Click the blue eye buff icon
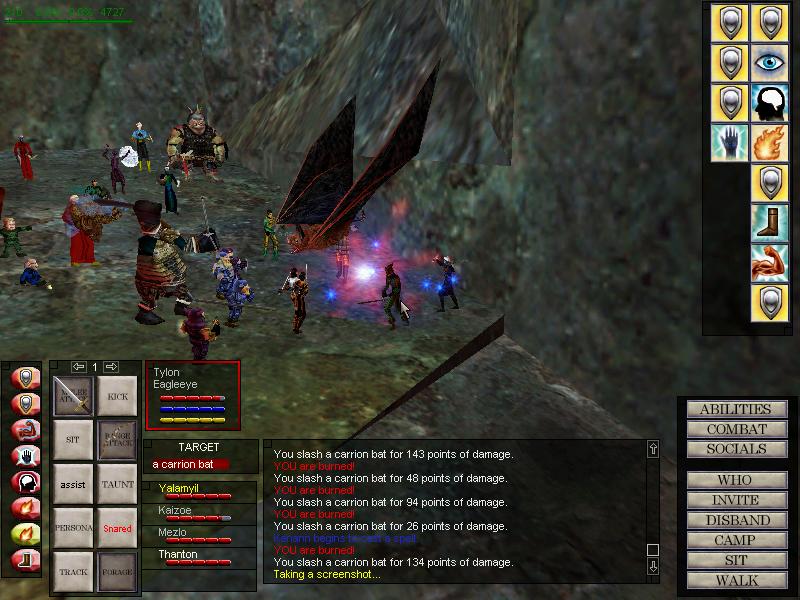This screenshot has width=800, height=600. point(770,62)
